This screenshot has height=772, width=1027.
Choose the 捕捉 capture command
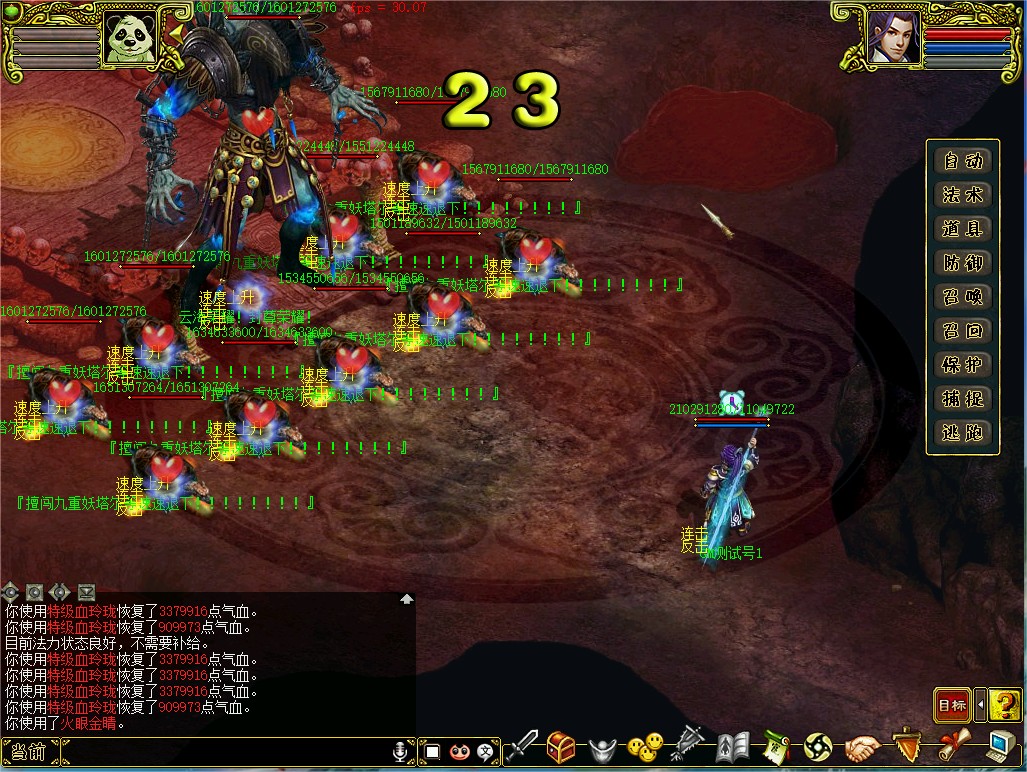(962, 400)
